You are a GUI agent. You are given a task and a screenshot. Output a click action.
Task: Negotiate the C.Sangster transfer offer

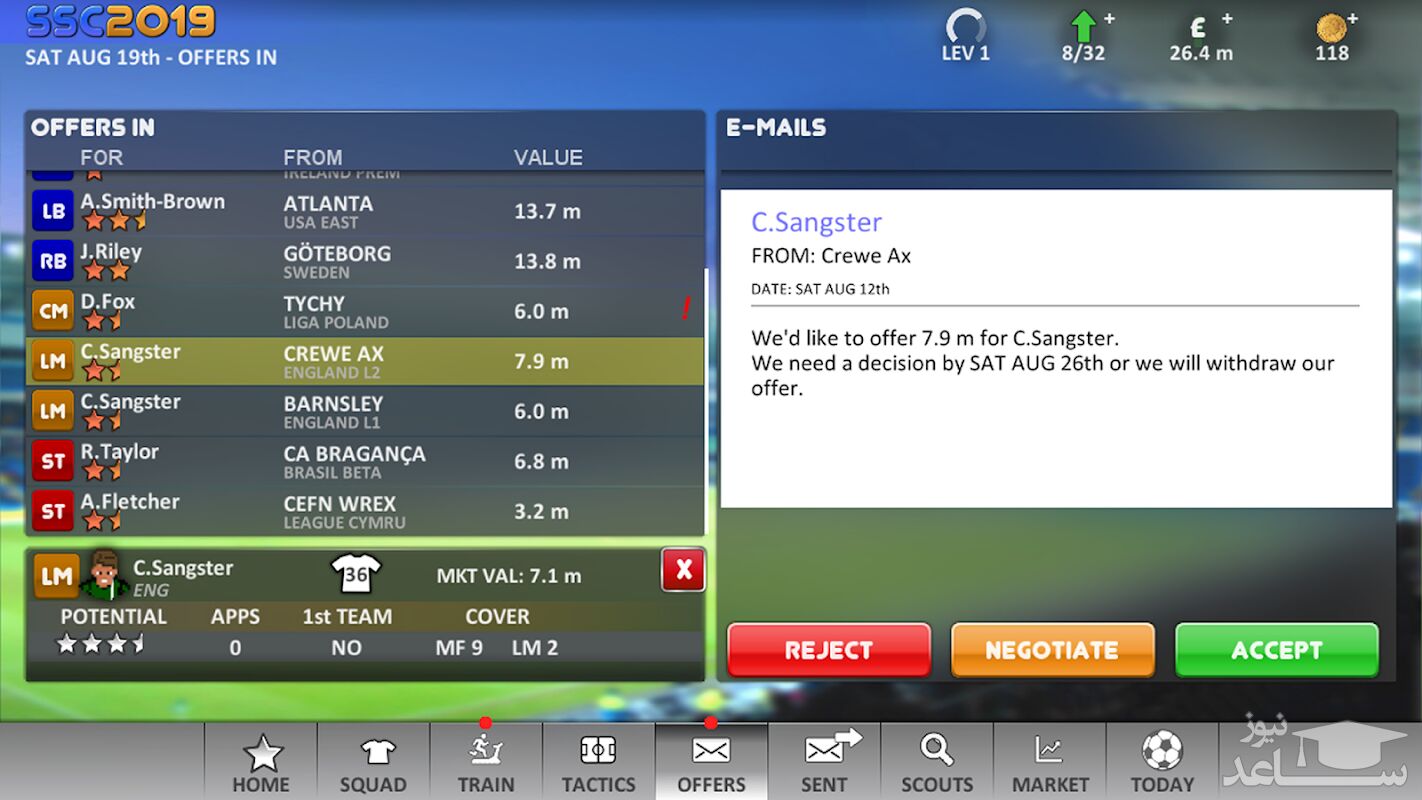pos(1052,650)
